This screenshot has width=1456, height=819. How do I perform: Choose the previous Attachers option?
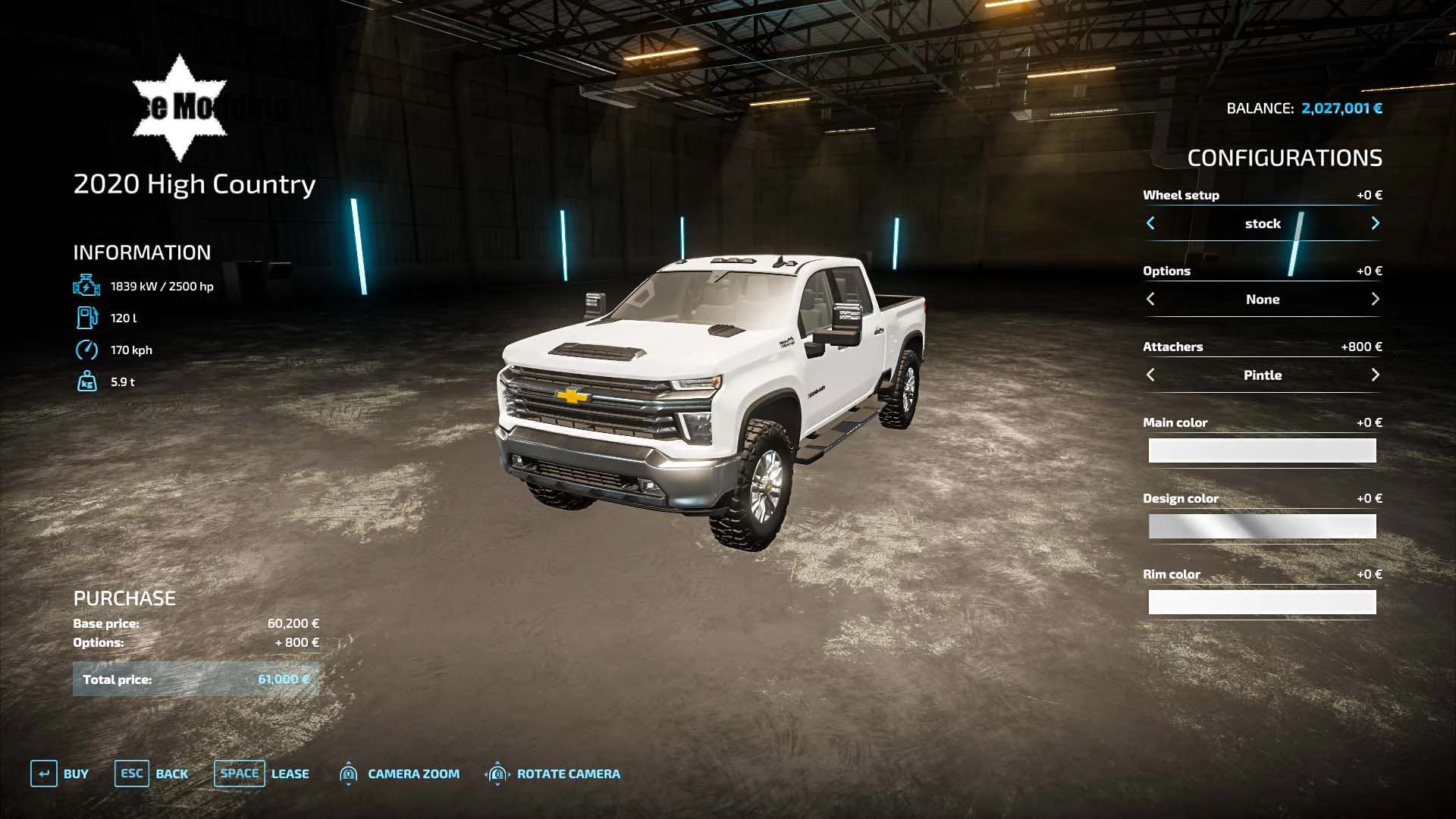click(x=1150, y=375)
